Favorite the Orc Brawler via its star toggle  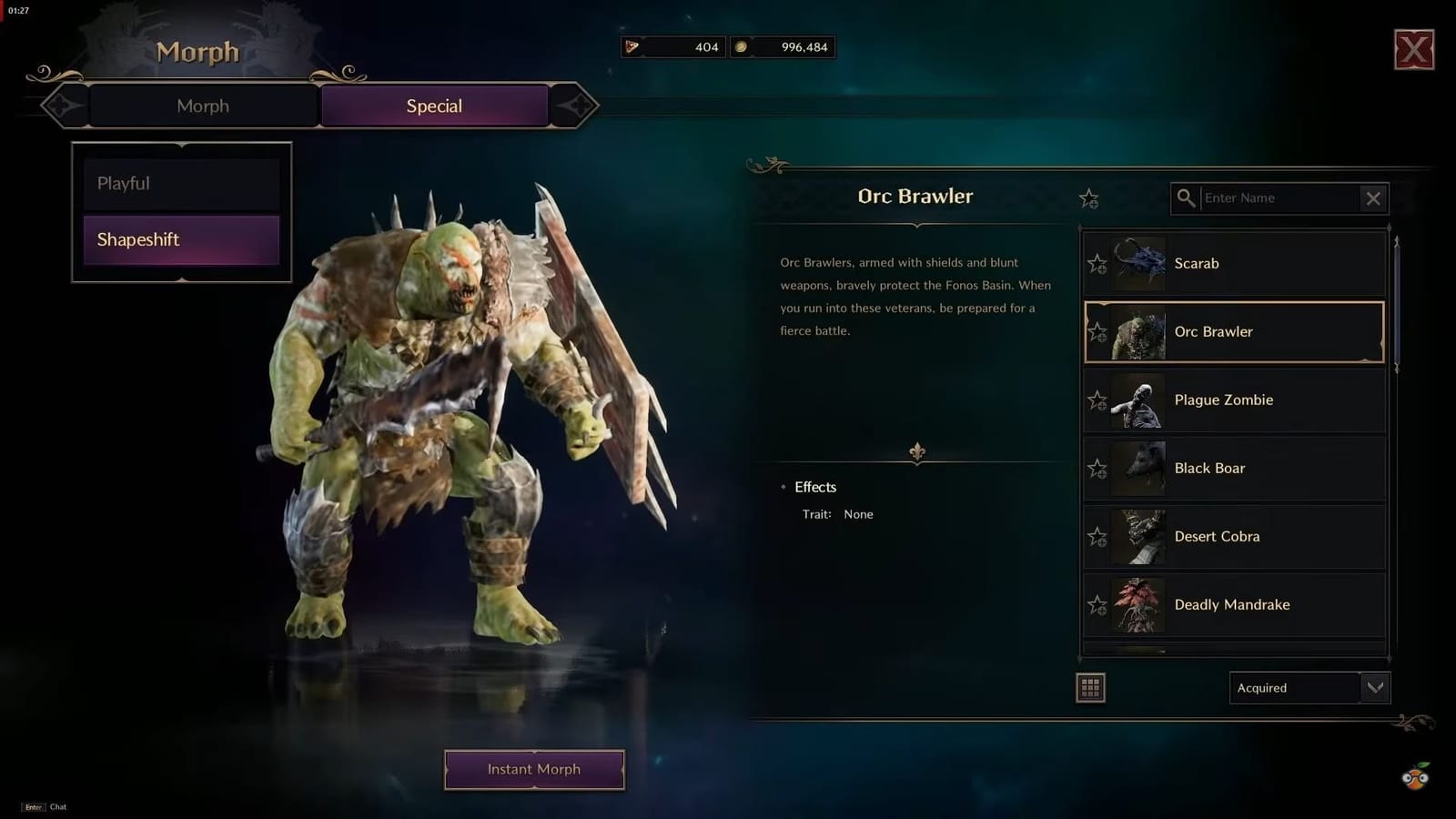[1098, 332]
